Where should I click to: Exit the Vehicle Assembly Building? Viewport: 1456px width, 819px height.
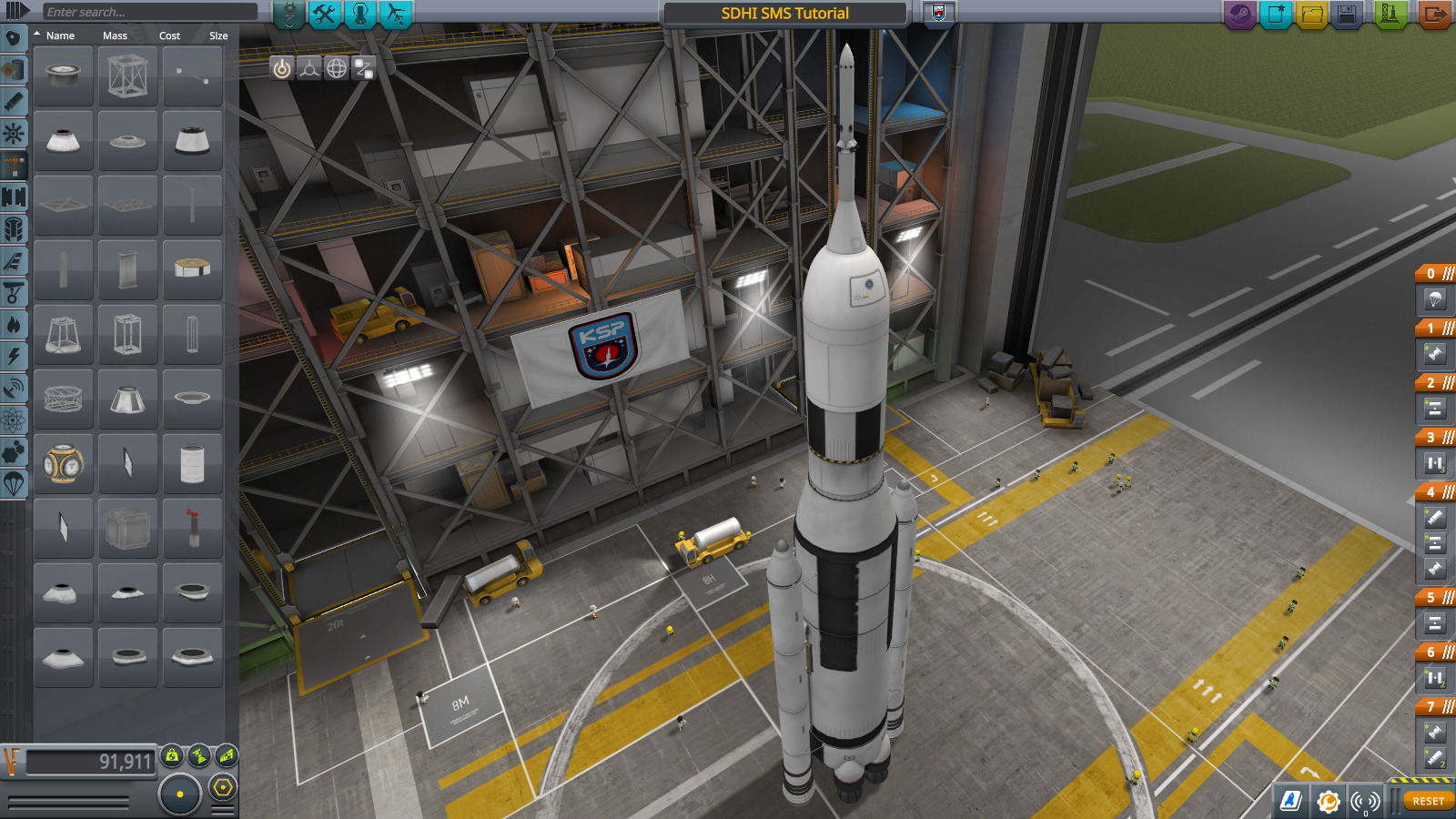tap(1434, 15)
